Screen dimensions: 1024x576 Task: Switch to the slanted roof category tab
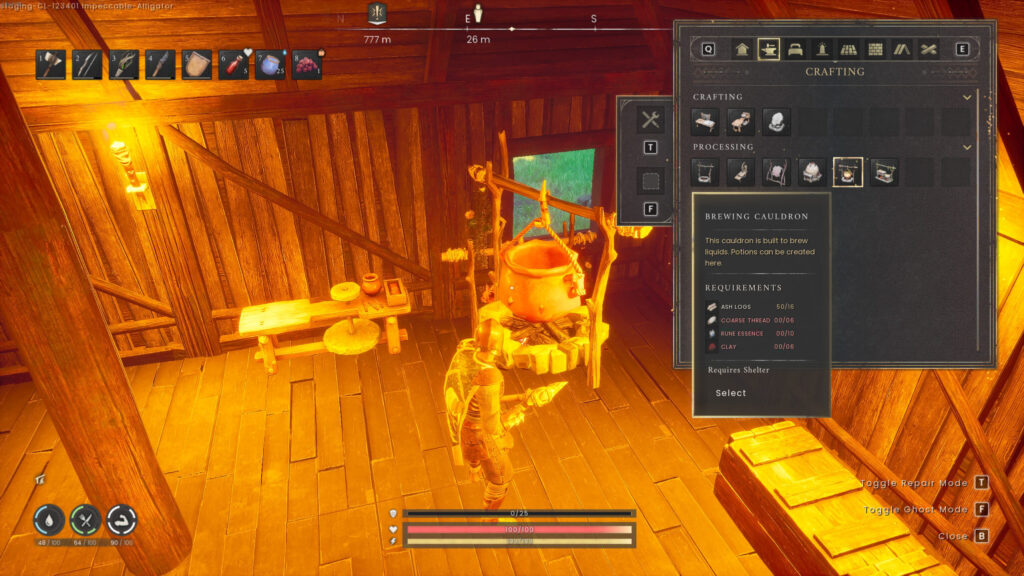tap(902, 49)
